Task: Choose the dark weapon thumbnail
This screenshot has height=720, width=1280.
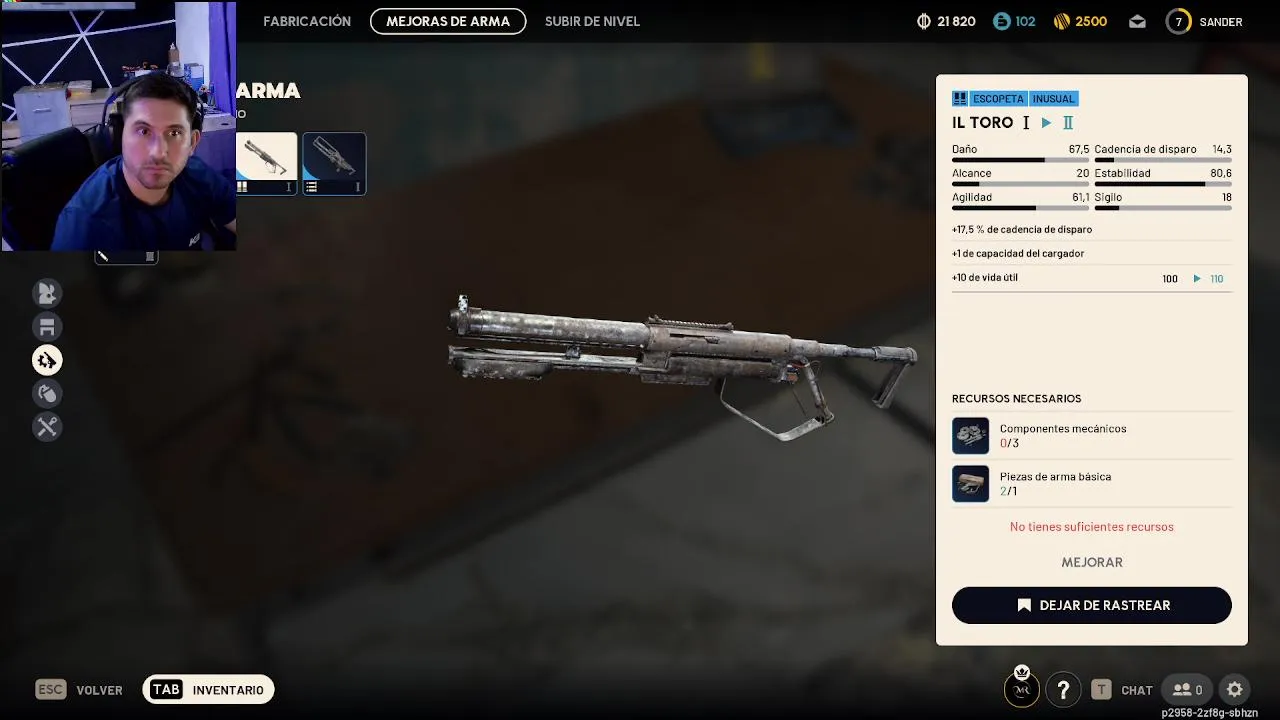Action: coord(334,163)
